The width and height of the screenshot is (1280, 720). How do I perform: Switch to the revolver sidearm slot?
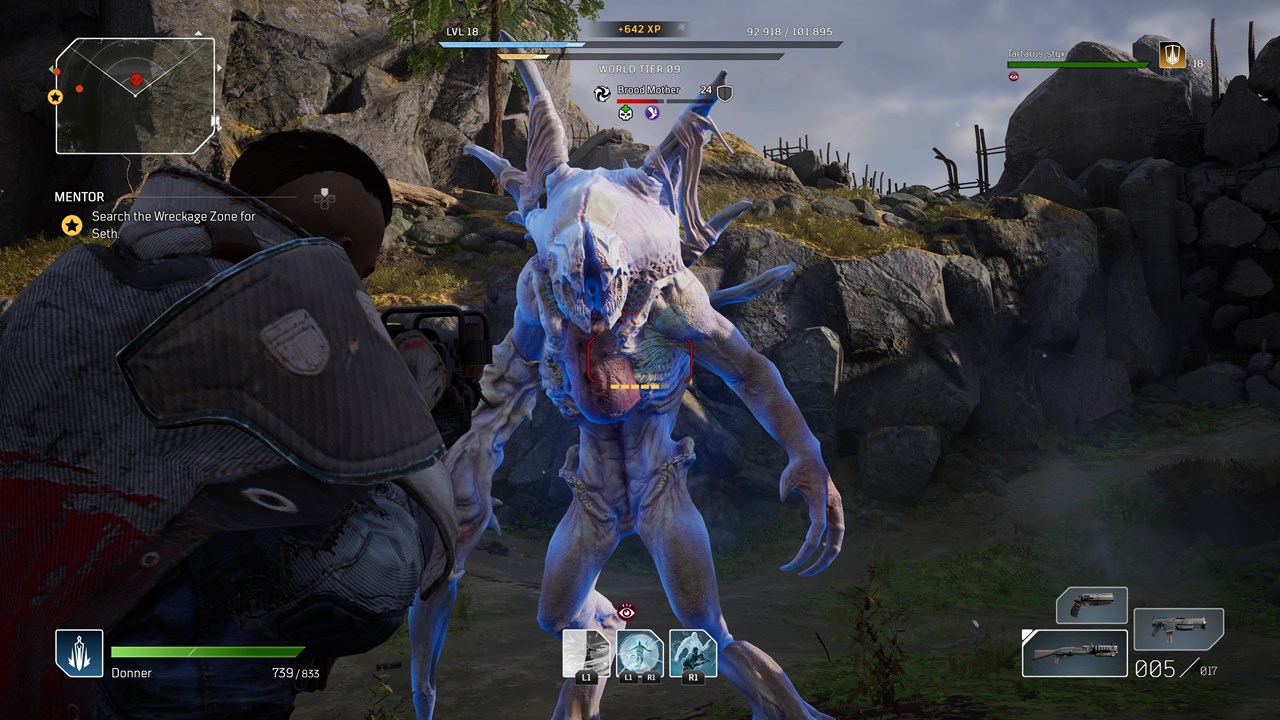pos(1092,605)
